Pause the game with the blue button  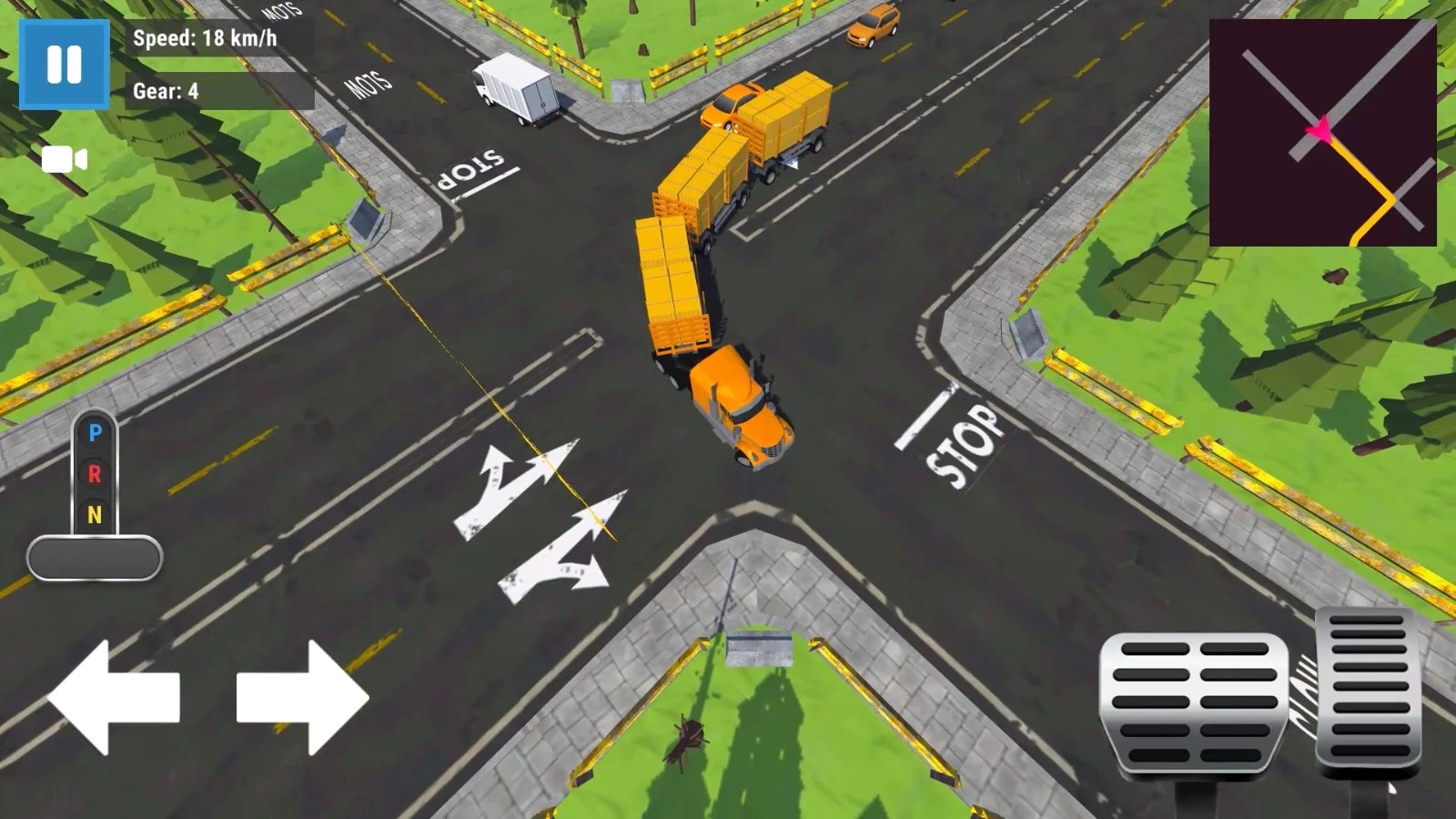pyautogui.click(x=64, y=65)
